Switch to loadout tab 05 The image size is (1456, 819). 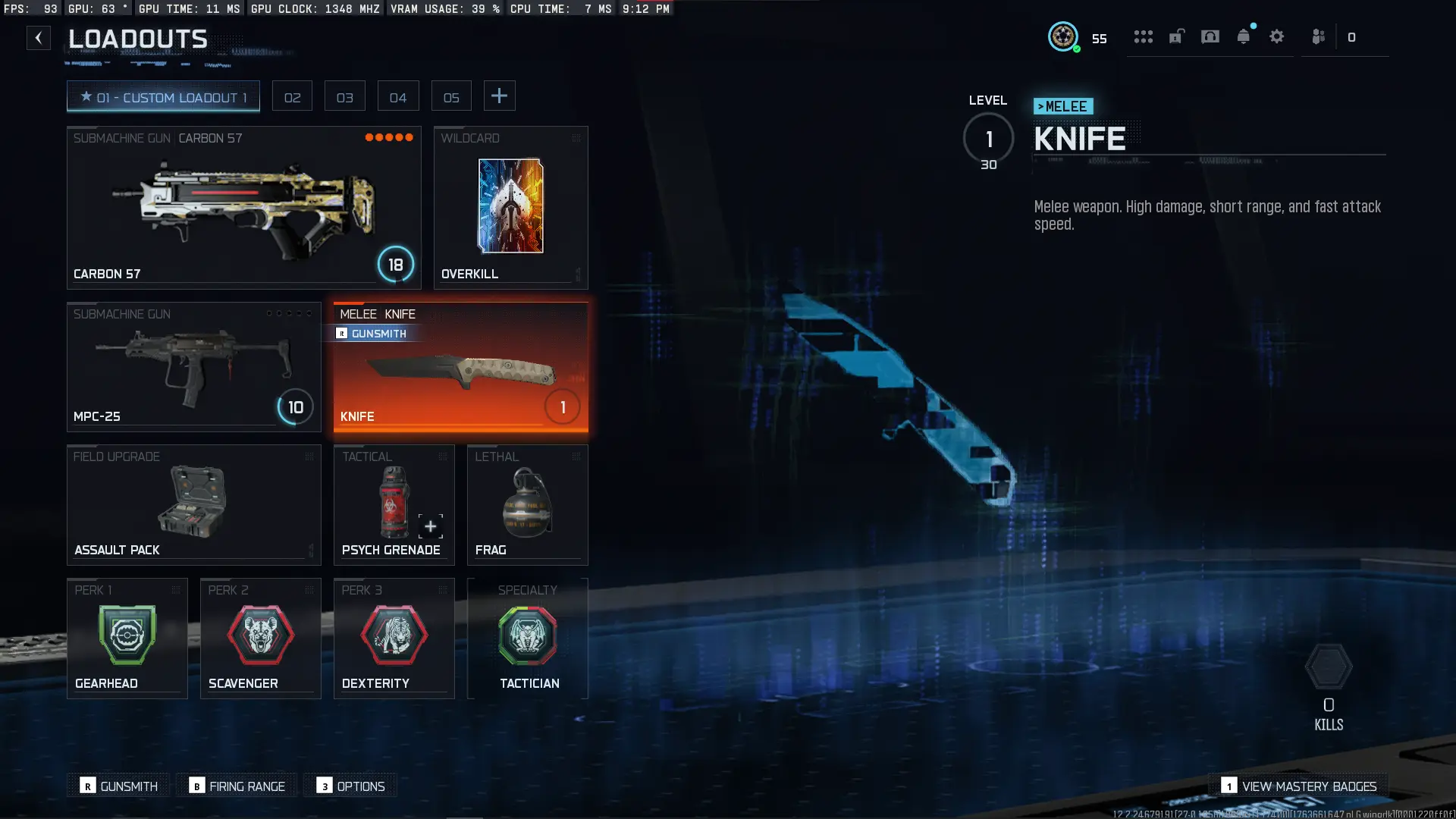click(x=451, y=96)
